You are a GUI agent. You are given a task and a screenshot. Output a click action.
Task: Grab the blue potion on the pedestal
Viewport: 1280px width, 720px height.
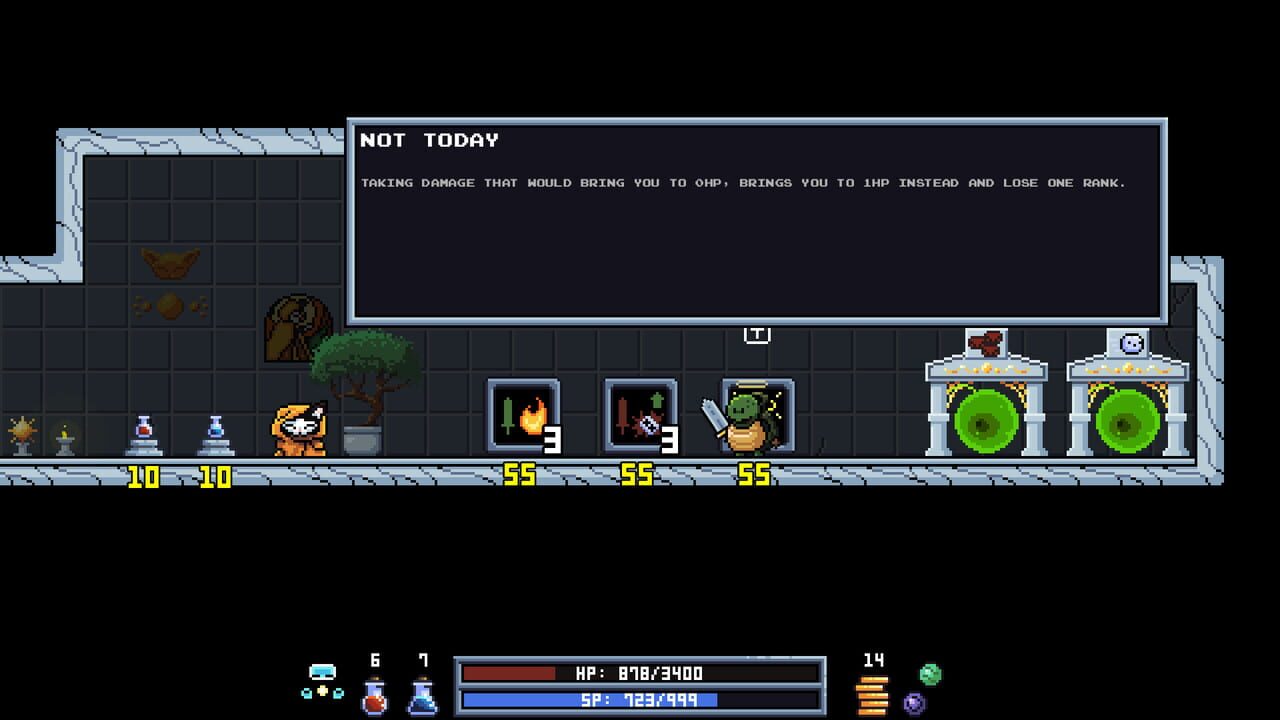pos(213,425)
